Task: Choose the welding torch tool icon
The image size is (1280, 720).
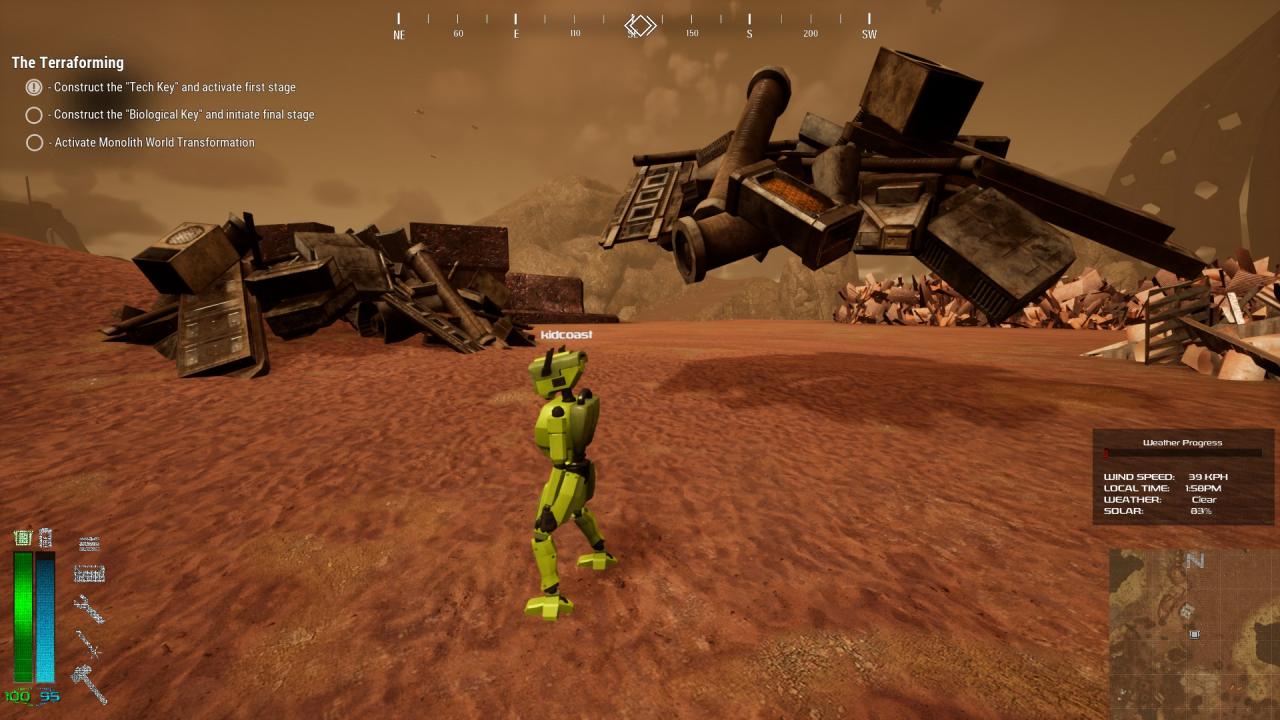Action: pyautogui.click(x=89, y=645)
